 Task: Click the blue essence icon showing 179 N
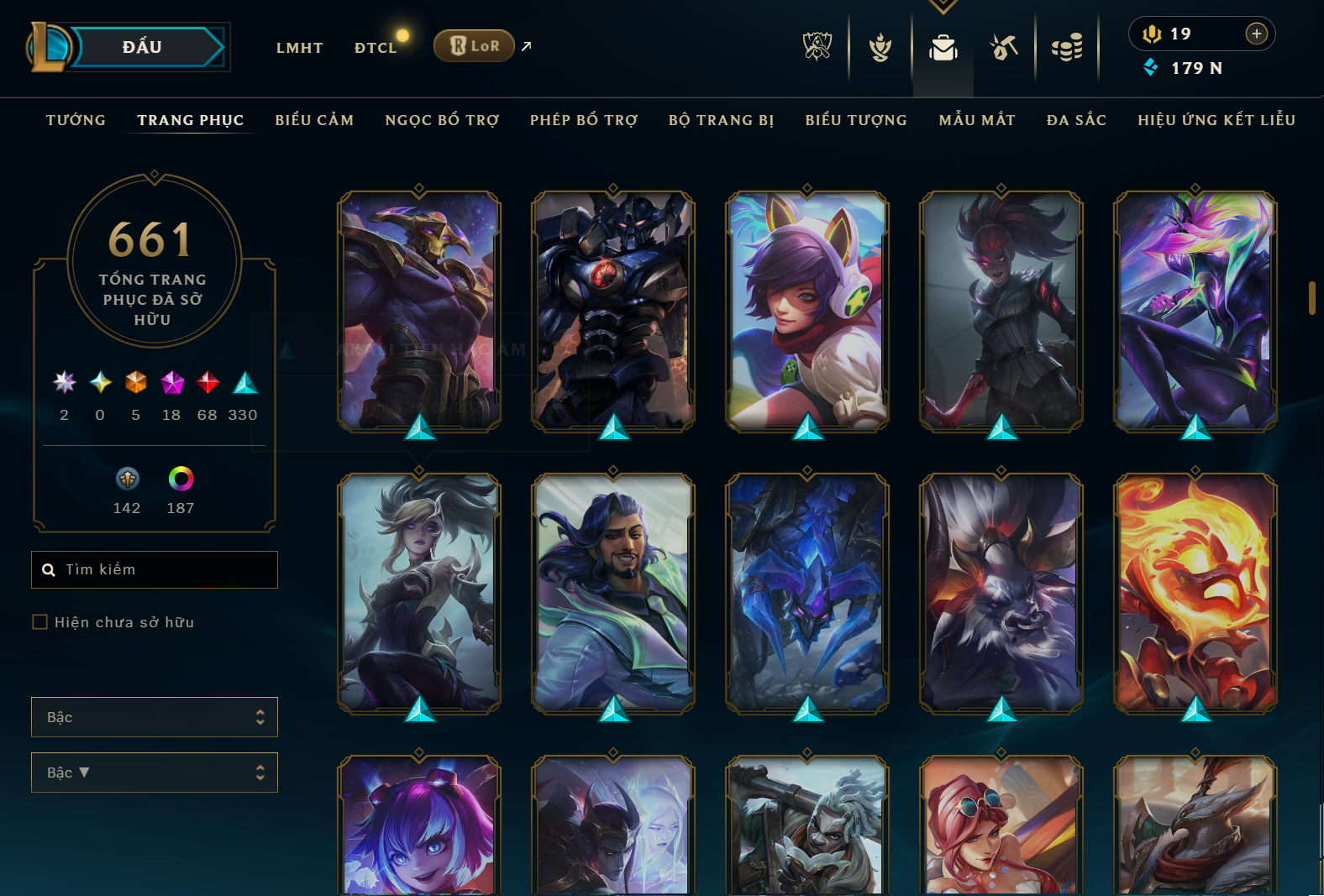1151,69
